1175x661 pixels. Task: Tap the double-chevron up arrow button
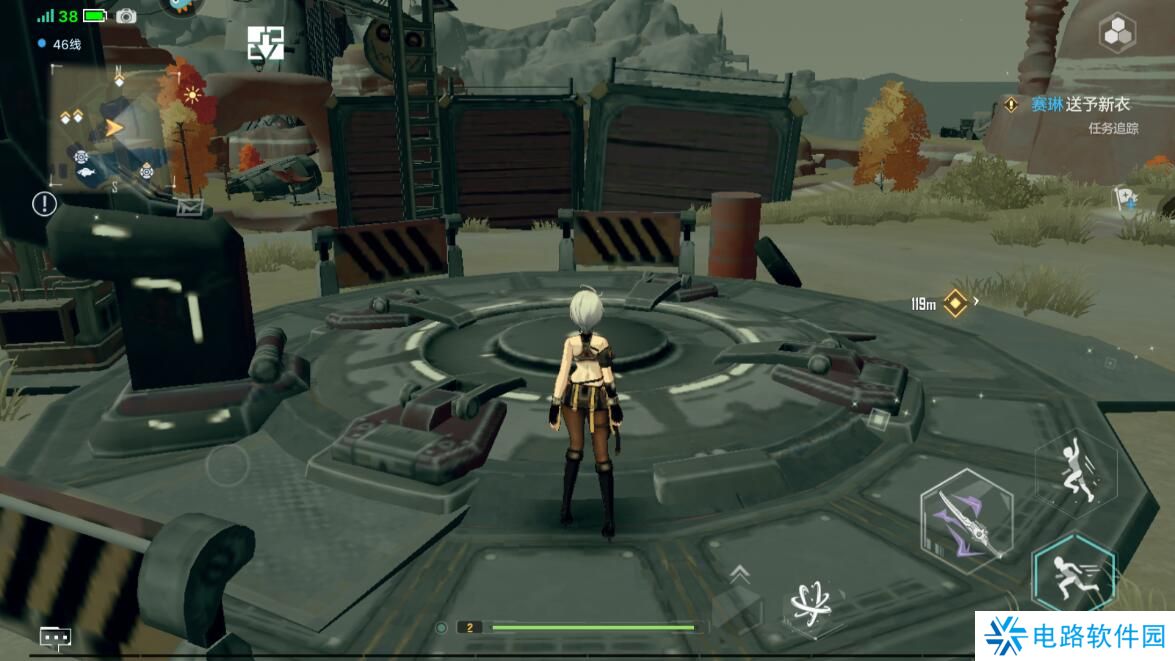(740, 574)
